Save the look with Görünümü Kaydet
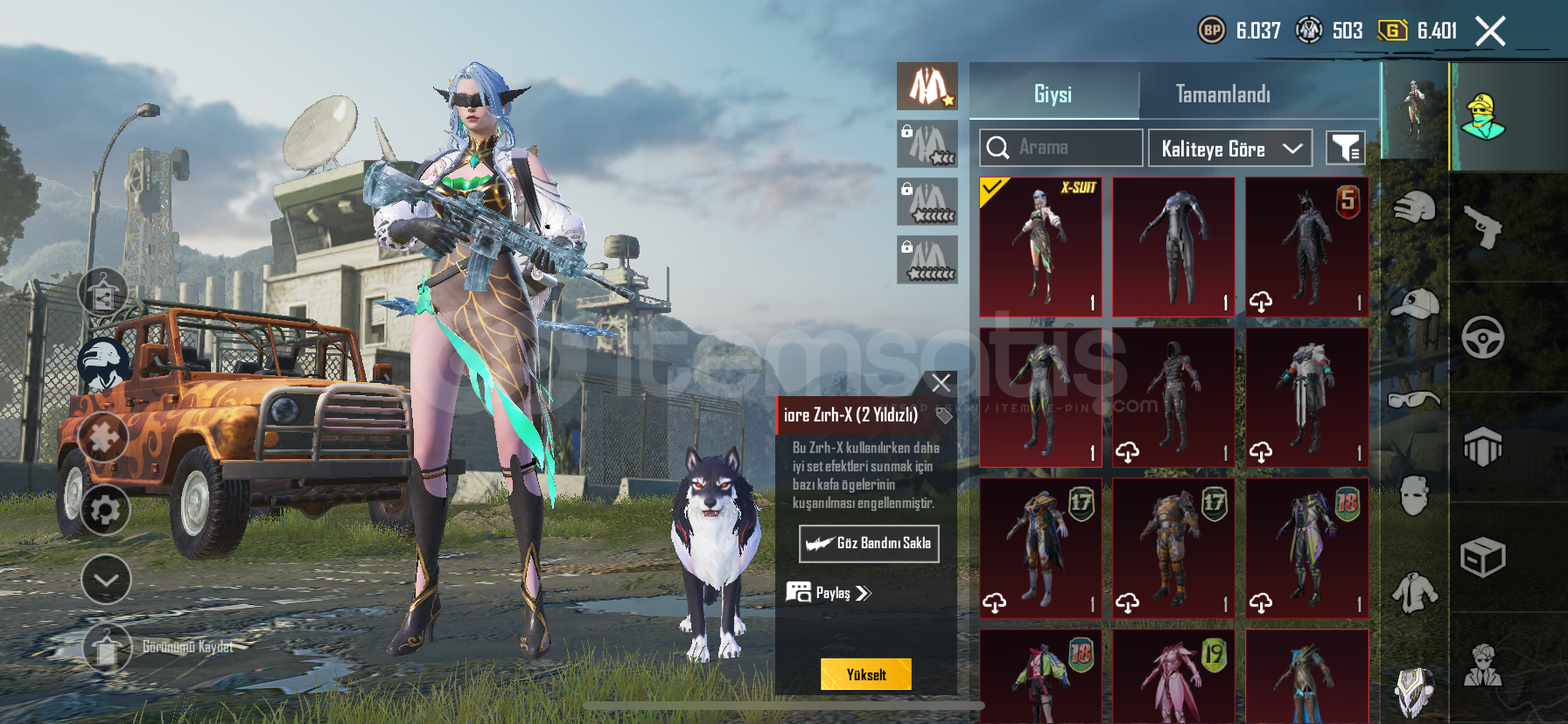 [x=108, y=648]
